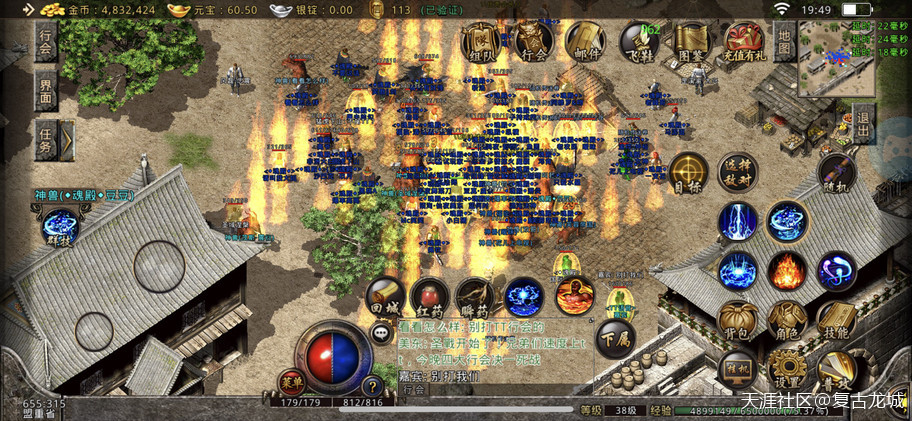
Task: Drink the 红药 red potion
Action: point(430,297)
